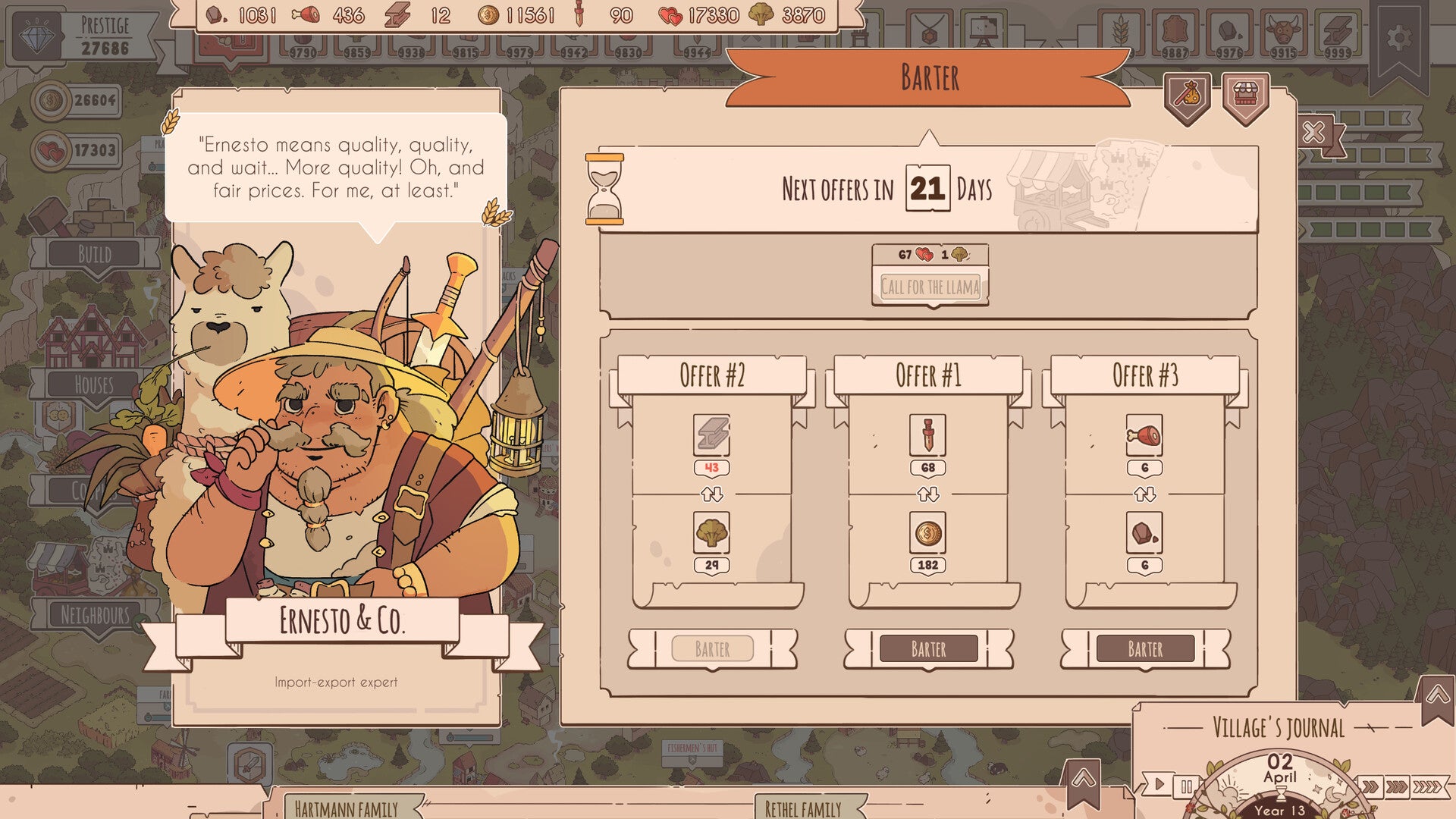This screenshot has width=1456, height=819.
Task: Select the Hartmann Family tab
Action: pos(346,808)
